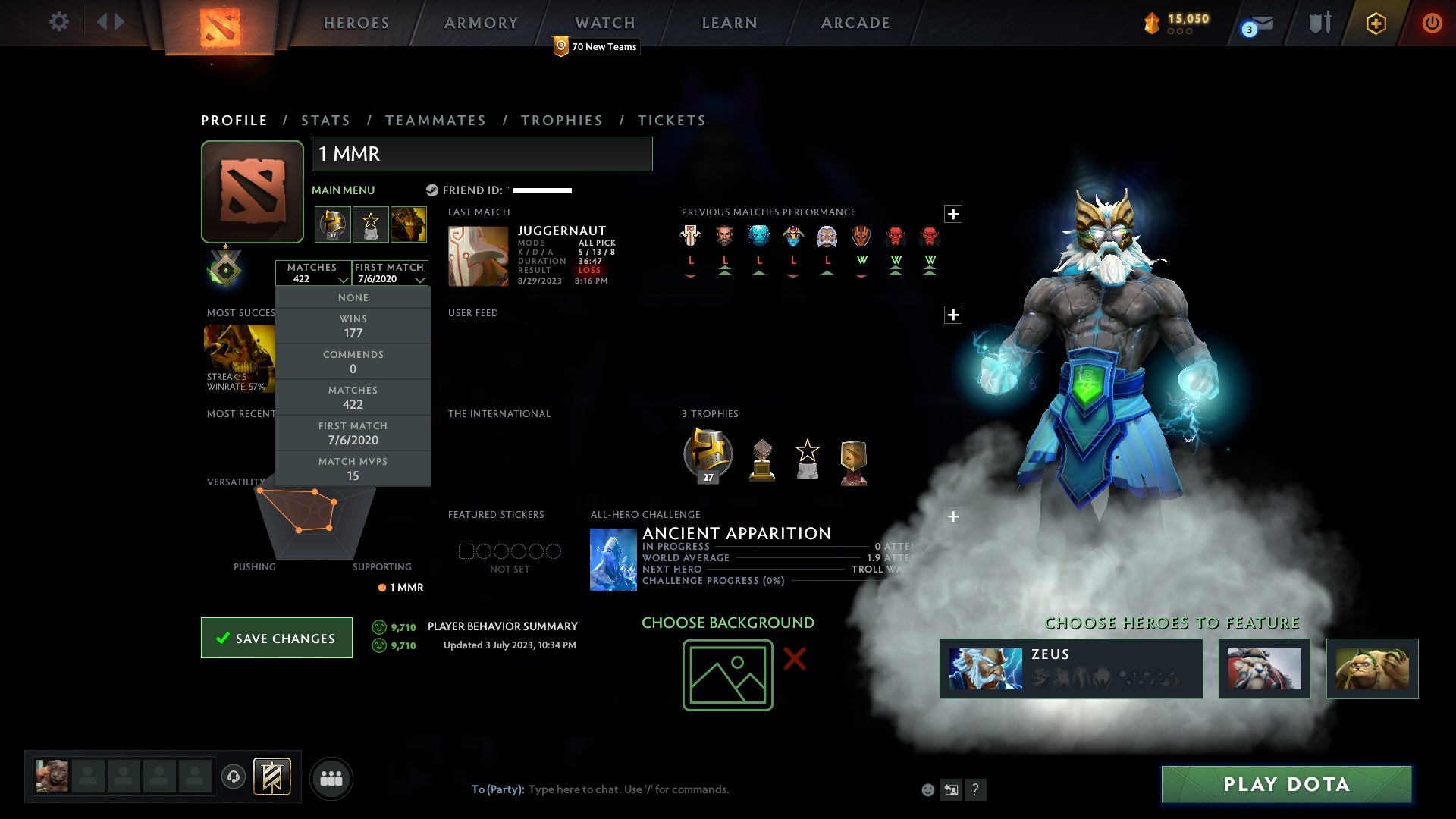The width and height of the screenshot is (1456, 819).
Task: Toggle the party voice chat headphones icon
Action: (234, 777)
